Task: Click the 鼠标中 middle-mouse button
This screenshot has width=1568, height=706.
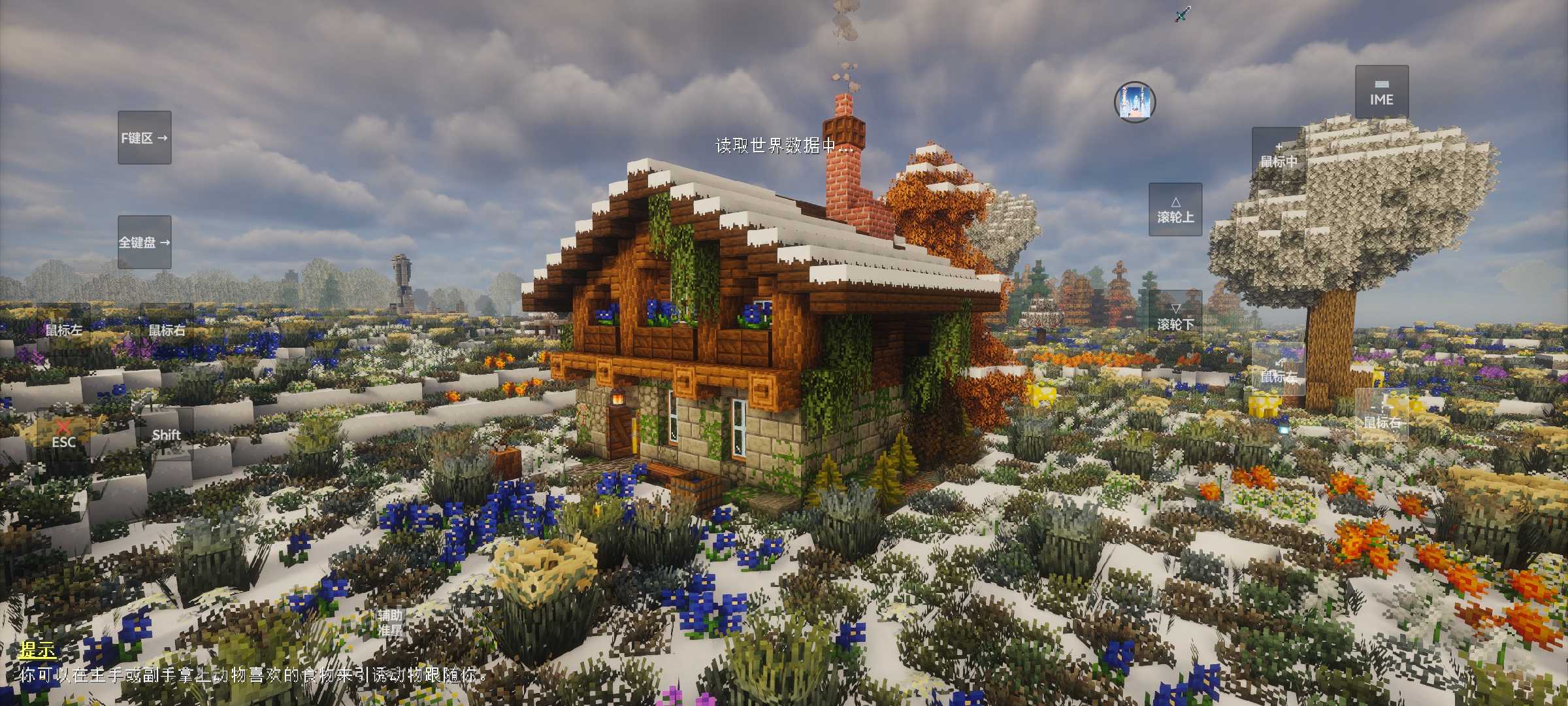Action: click(1278, 155)
